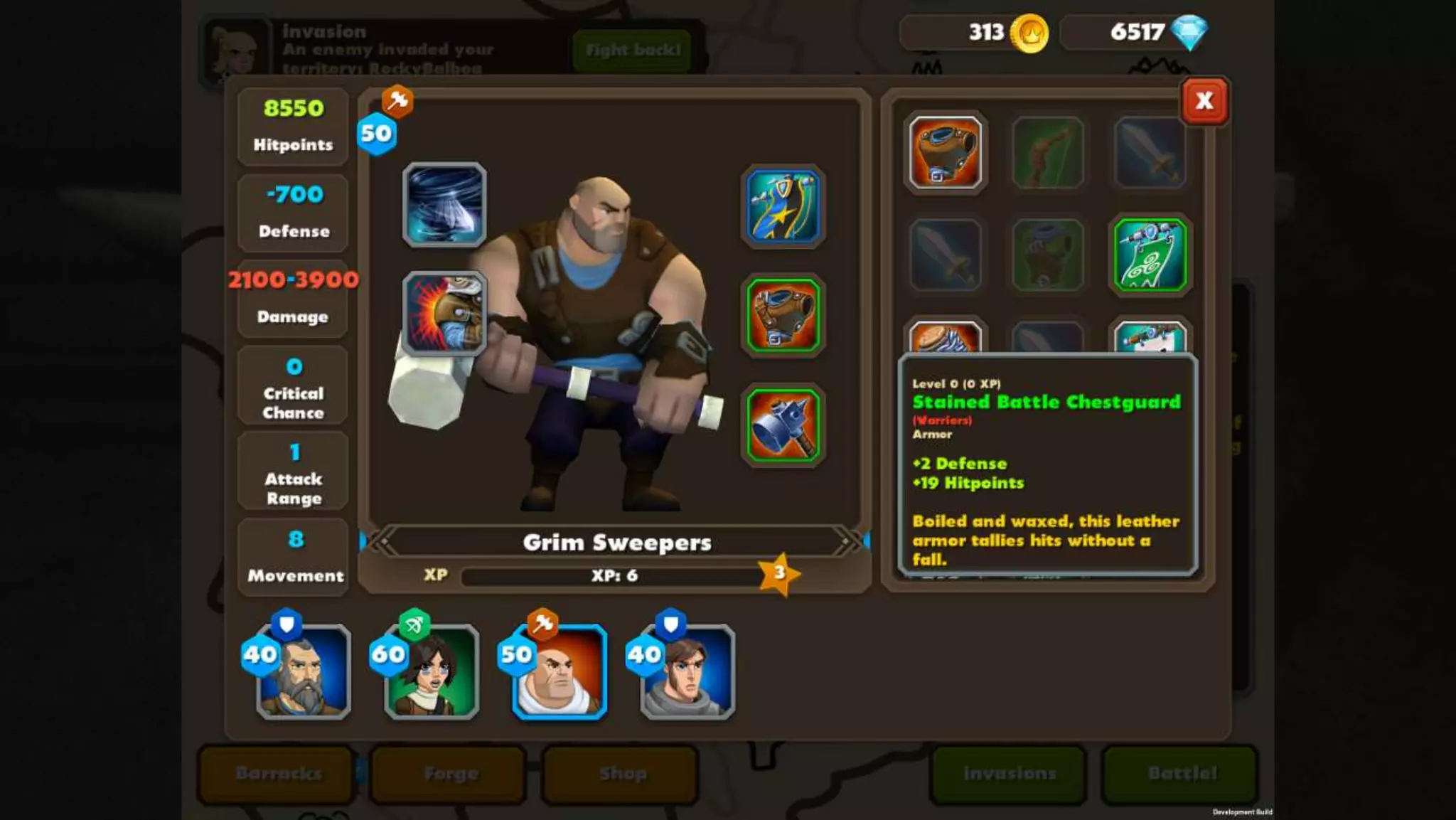This screenshot has height=820, width=1456.
Task: Close the unit equipment panel
Action: [x=1204, y=101]
